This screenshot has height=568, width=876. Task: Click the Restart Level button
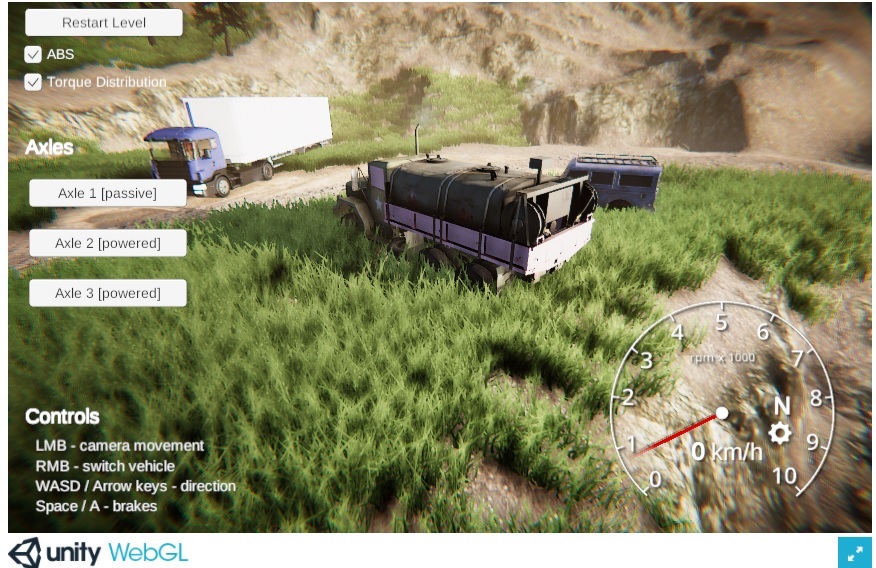(x=104, y=22)
